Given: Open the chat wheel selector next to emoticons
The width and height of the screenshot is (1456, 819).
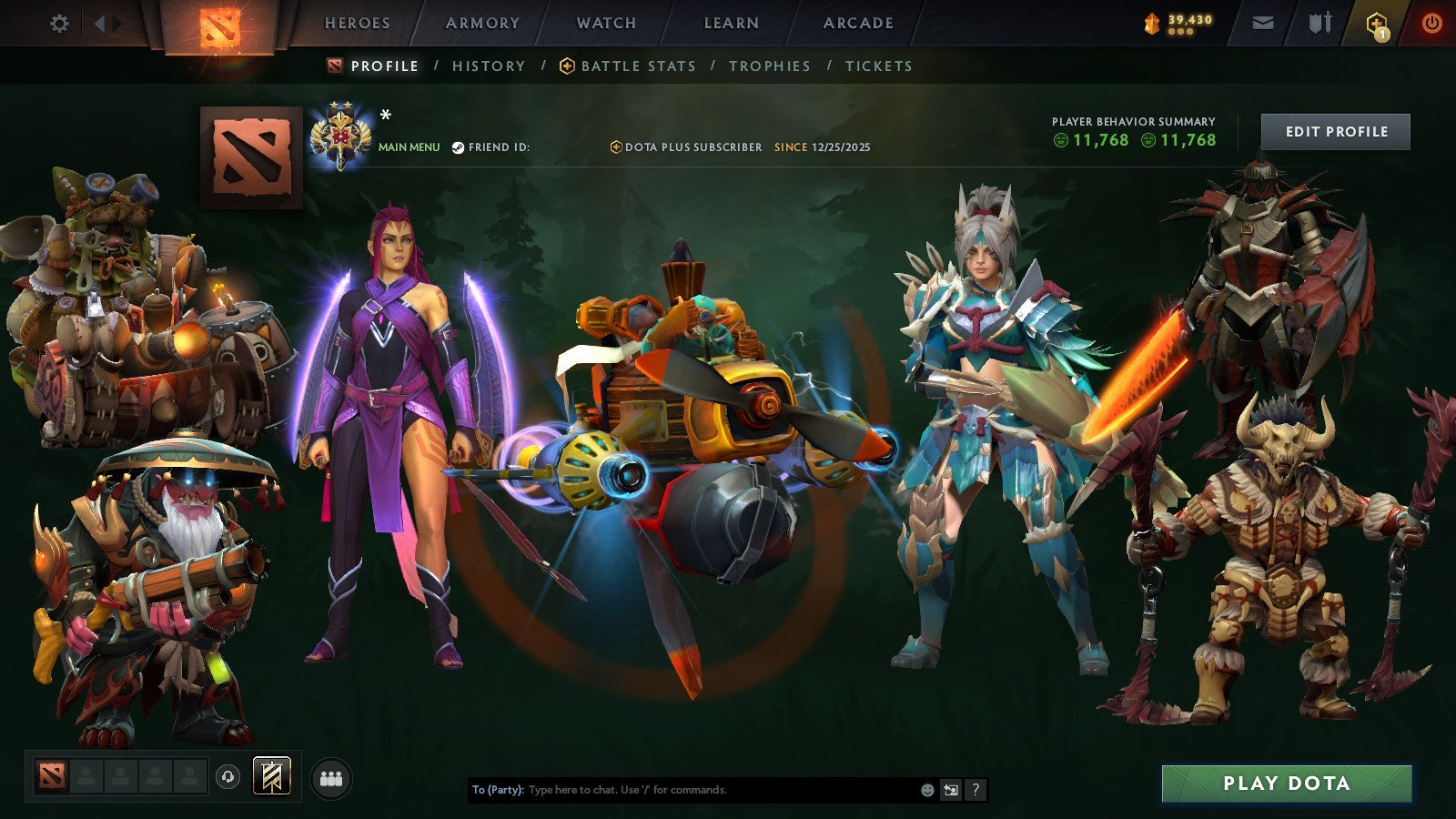Looking at the screenshot, I should [x=950, y=790].
